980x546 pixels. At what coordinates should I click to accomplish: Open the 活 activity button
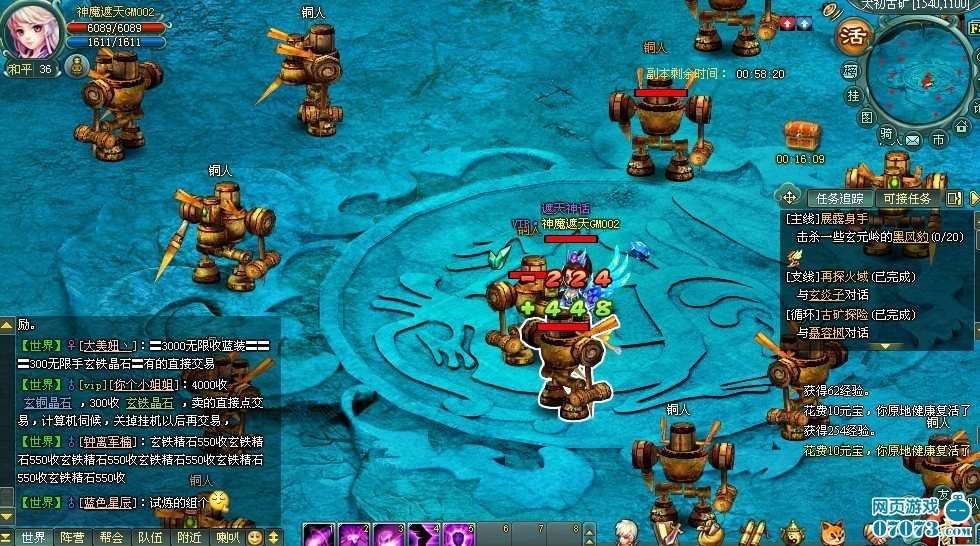[854, 37]
